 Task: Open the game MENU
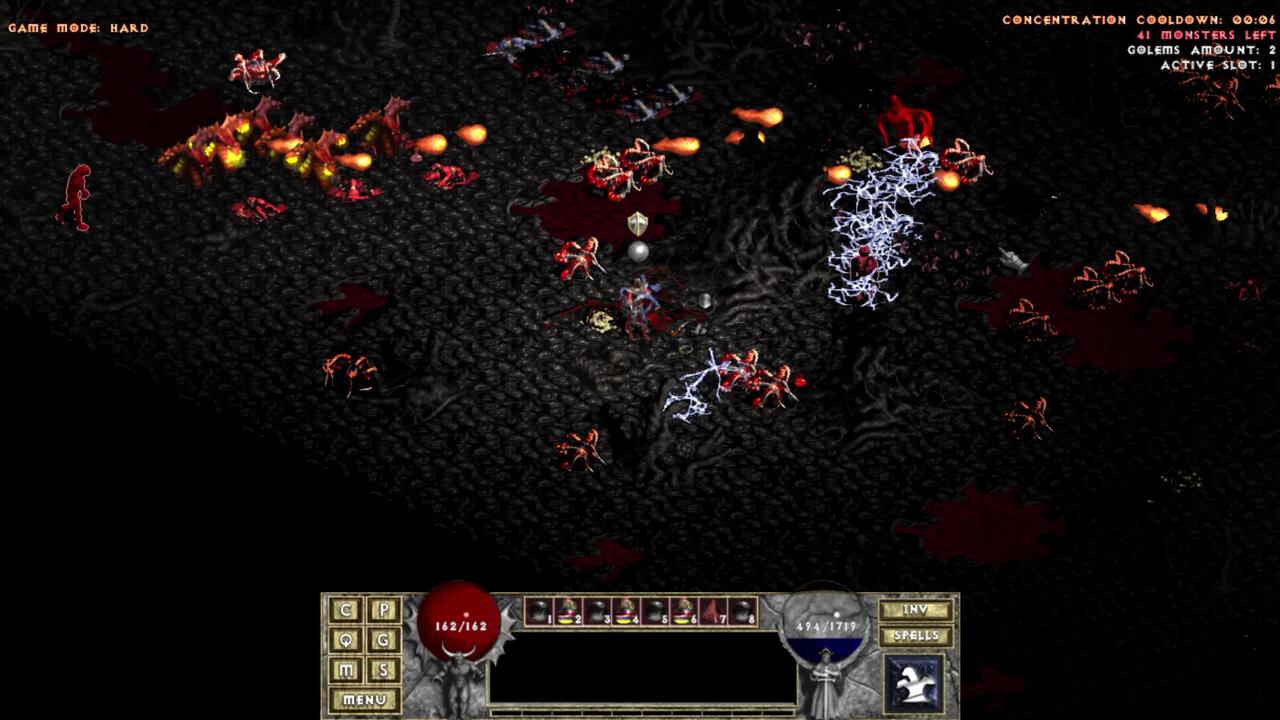(363, 699)
